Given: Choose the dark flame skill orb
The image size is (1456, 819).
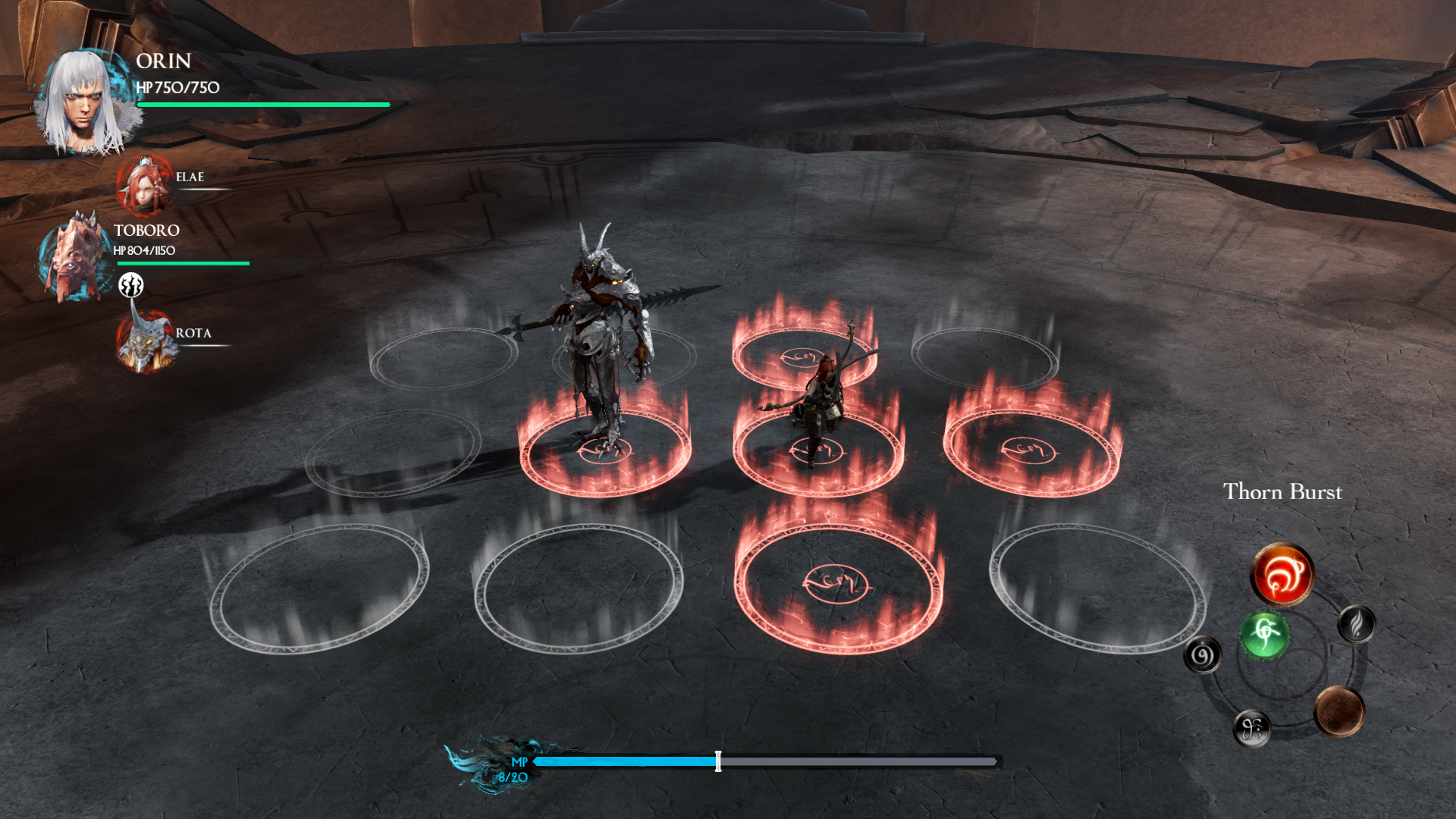Looking at the screenshot, I should pyautogui.click(x=1357, y=624).
